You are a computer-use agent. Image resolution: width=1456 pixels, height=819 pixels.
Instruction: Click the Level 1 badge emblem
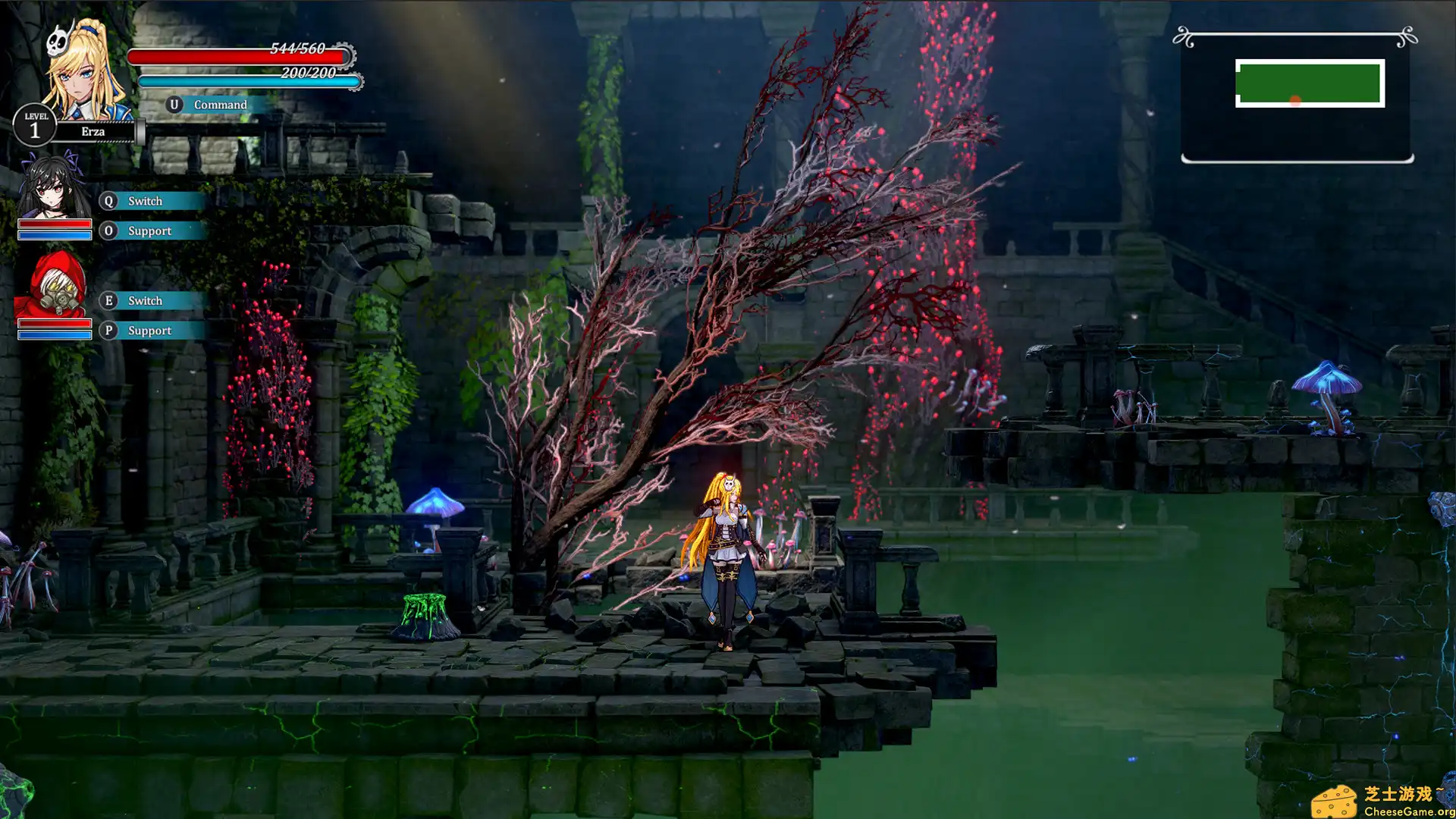click(x=34, y=125)
